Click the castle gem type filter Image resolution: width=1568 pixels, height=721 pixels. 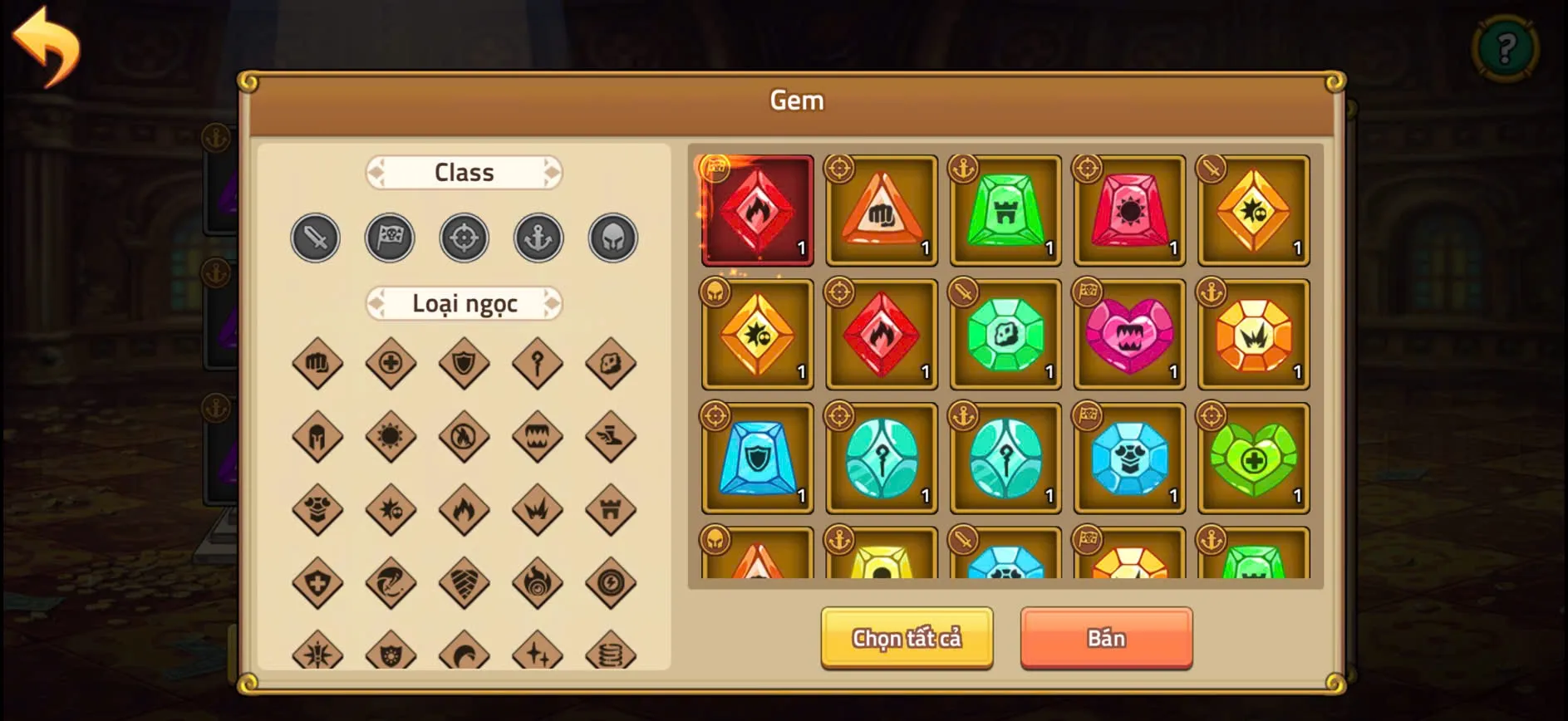pos(611,509)
